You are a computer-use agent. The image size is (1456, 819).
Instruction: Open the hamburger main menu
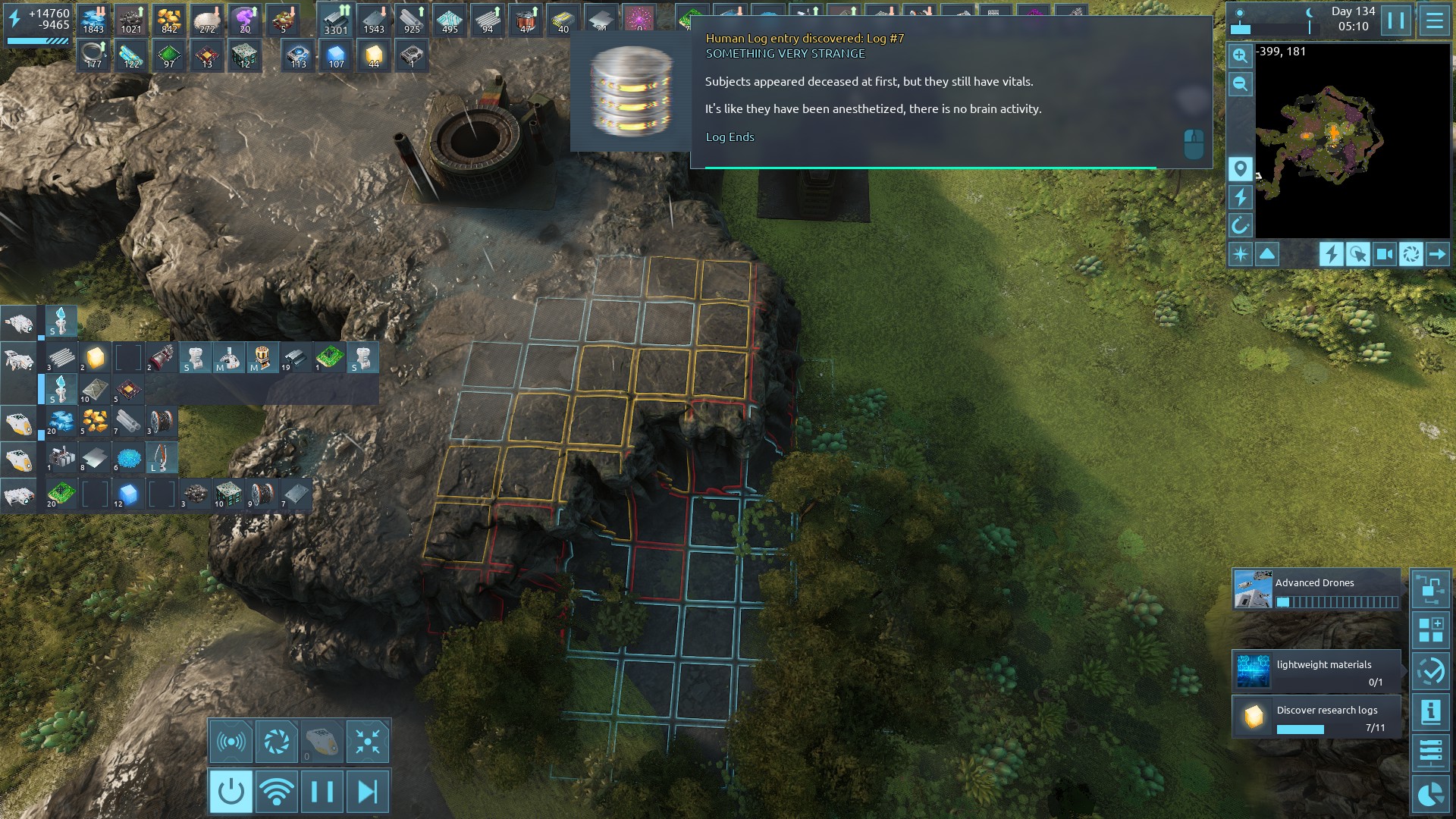pyautogui.click(x=1434, y=20)
